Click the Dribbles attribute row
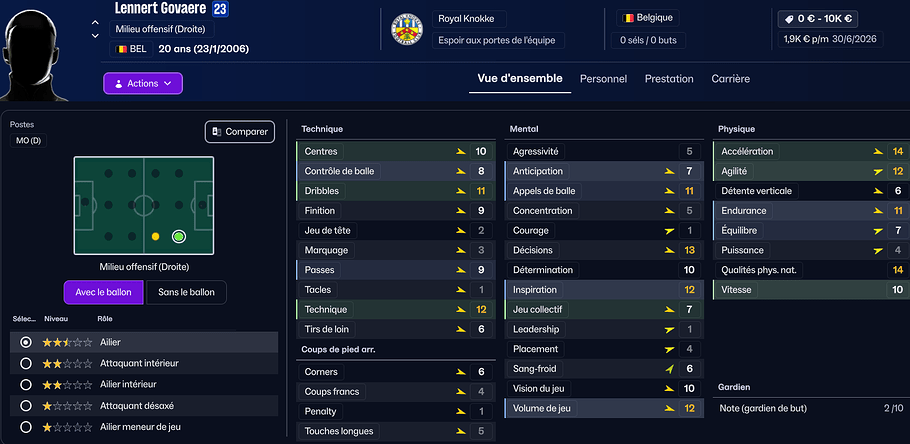 pyautogui.click(x=394, y=191)
